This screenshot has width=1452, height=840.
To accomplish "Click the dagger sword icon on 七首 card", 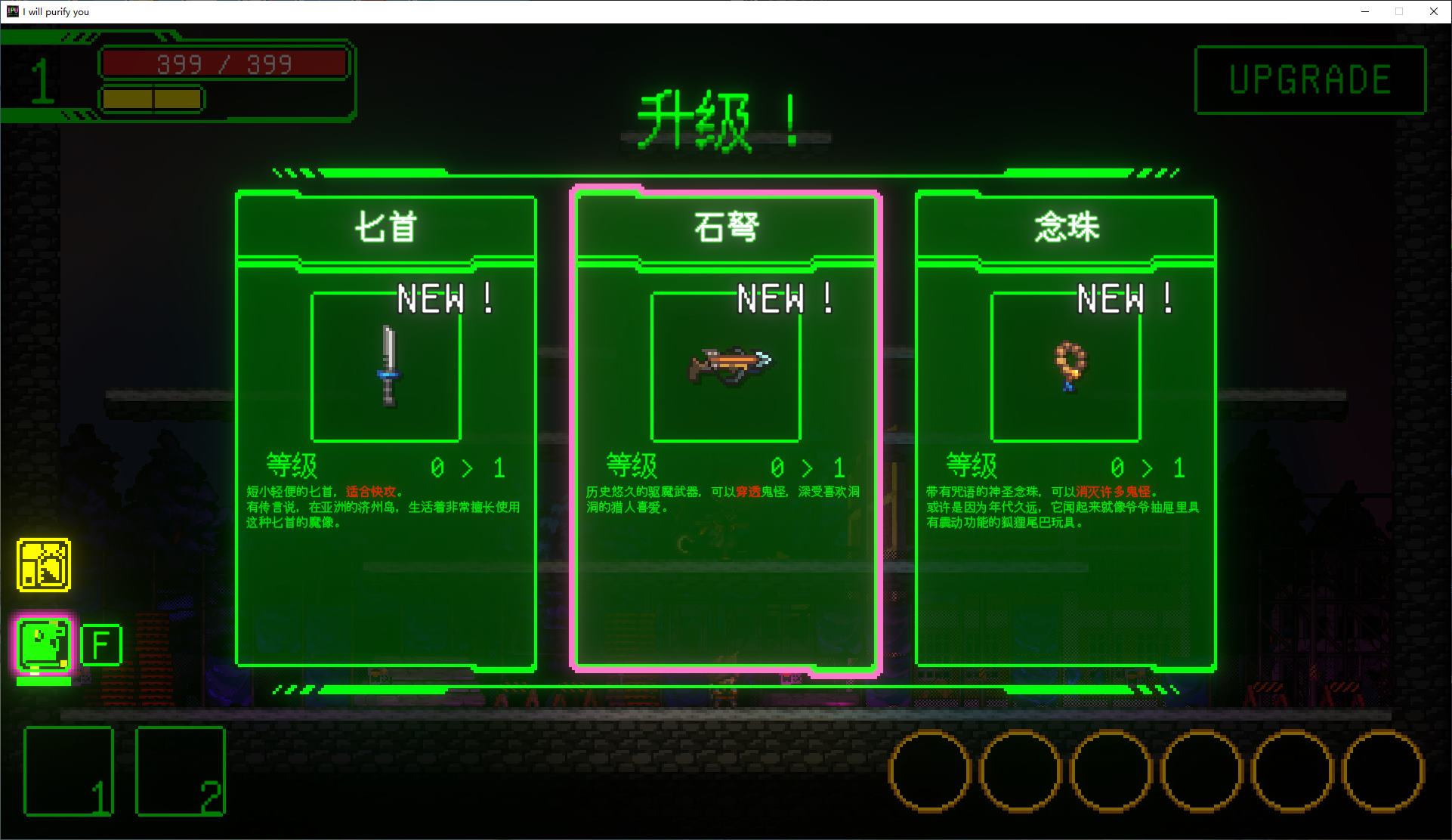I will [x=389, y=366].
